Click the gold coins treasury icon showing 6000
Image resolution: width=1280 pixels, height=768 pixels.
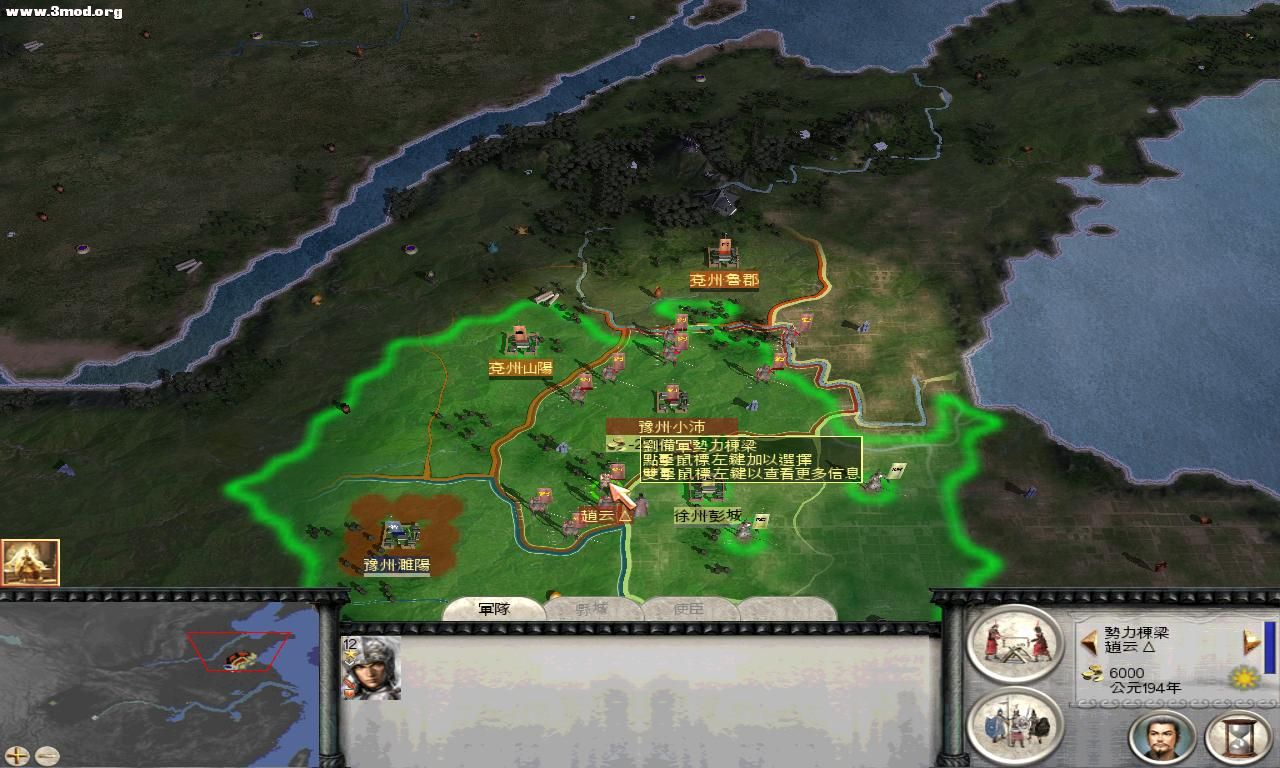1092,673
